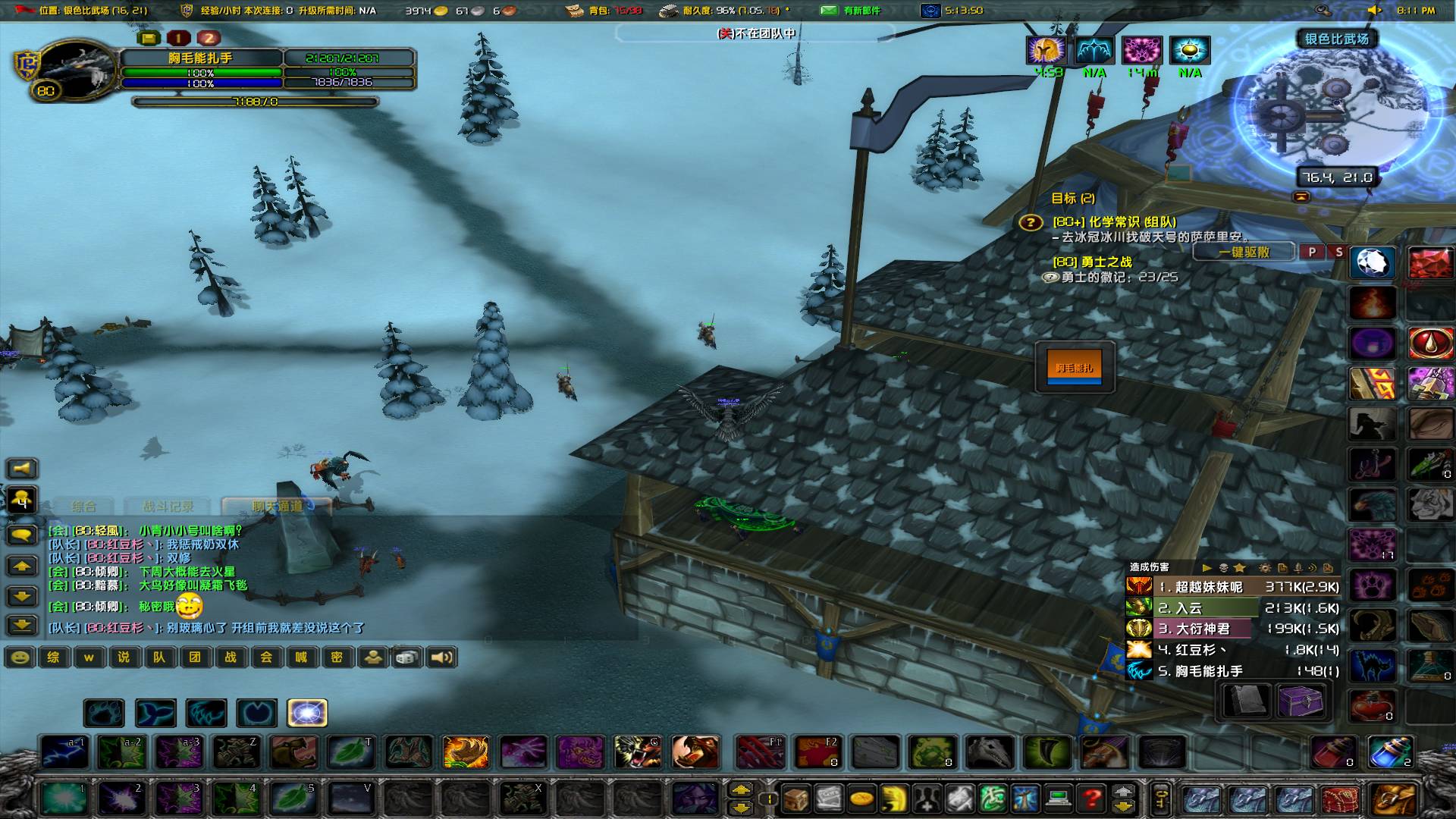The height and width of the screenshot is (819, 1456).
Task: Activate the glowing moonkin form stance
Action: 308,713
